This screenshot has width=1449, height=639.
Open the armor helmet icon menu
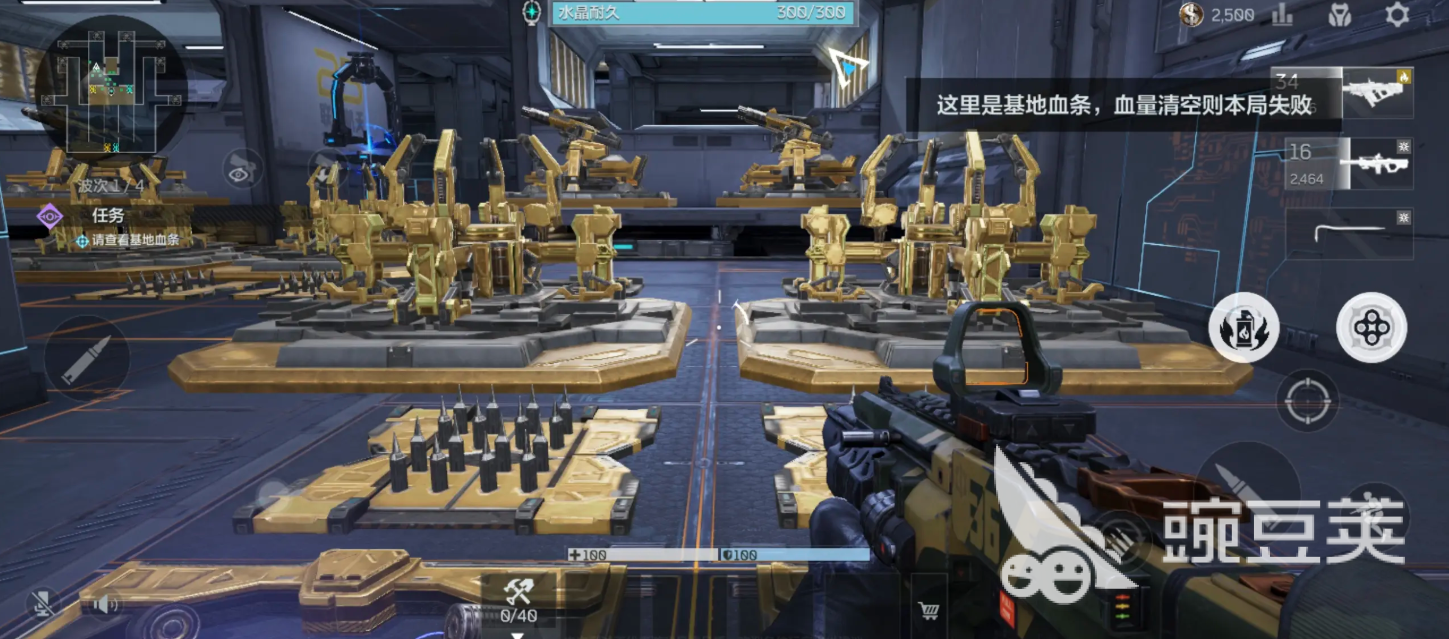[x=1340, y=14]
